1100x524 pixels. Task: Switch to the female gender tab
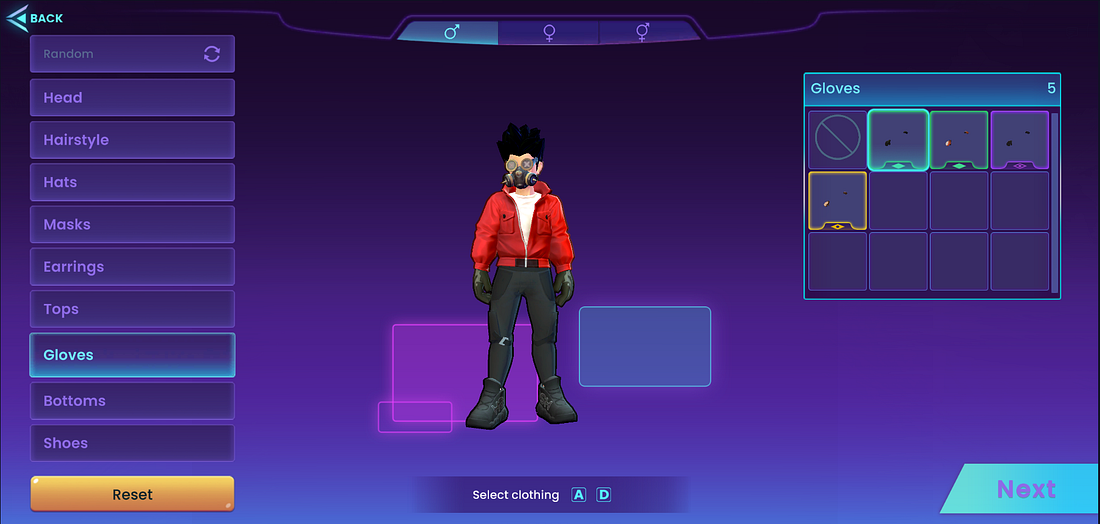pos(549,33)
